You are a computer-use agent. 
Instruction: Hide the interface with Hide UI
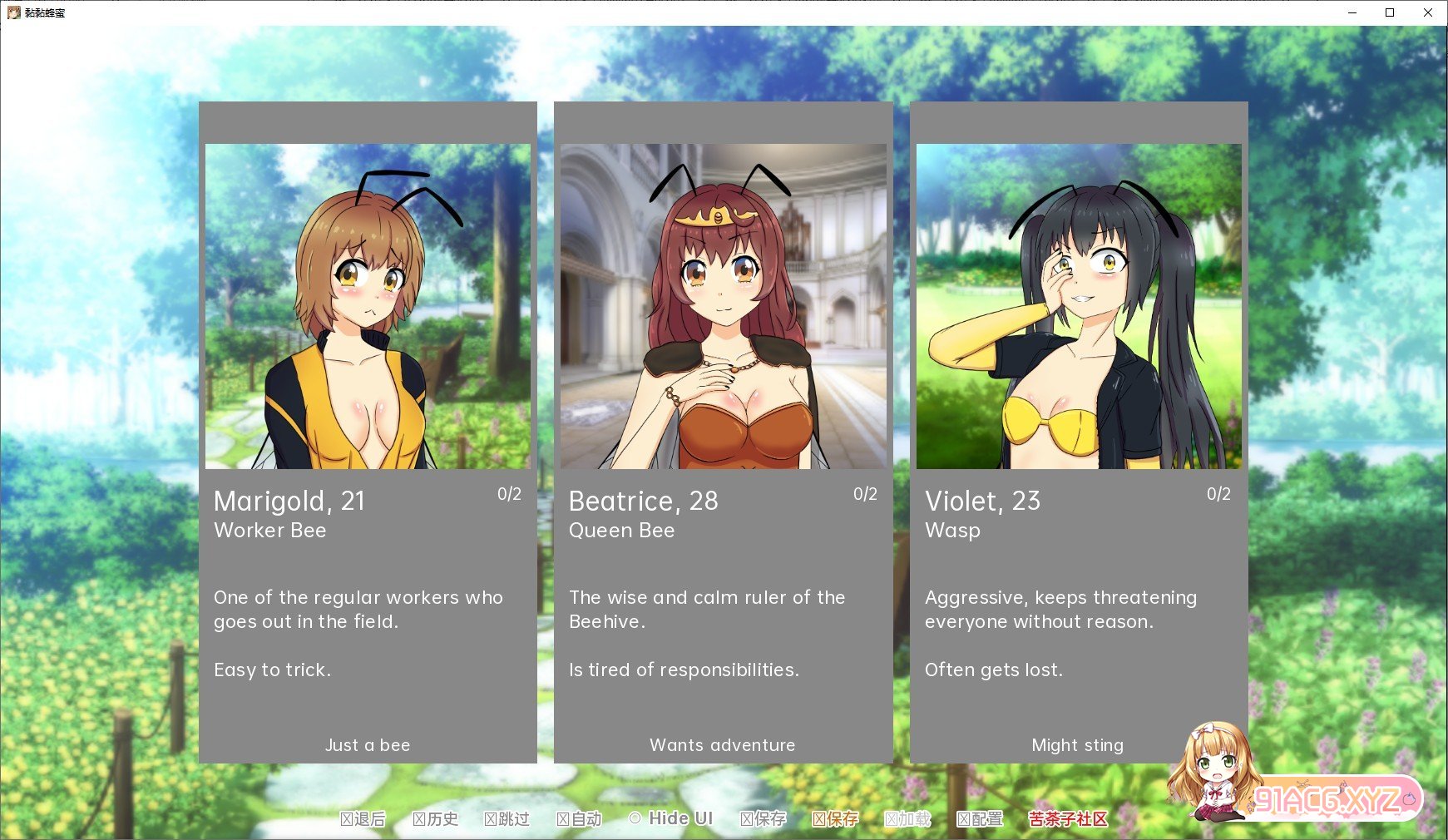coord(671,818)
